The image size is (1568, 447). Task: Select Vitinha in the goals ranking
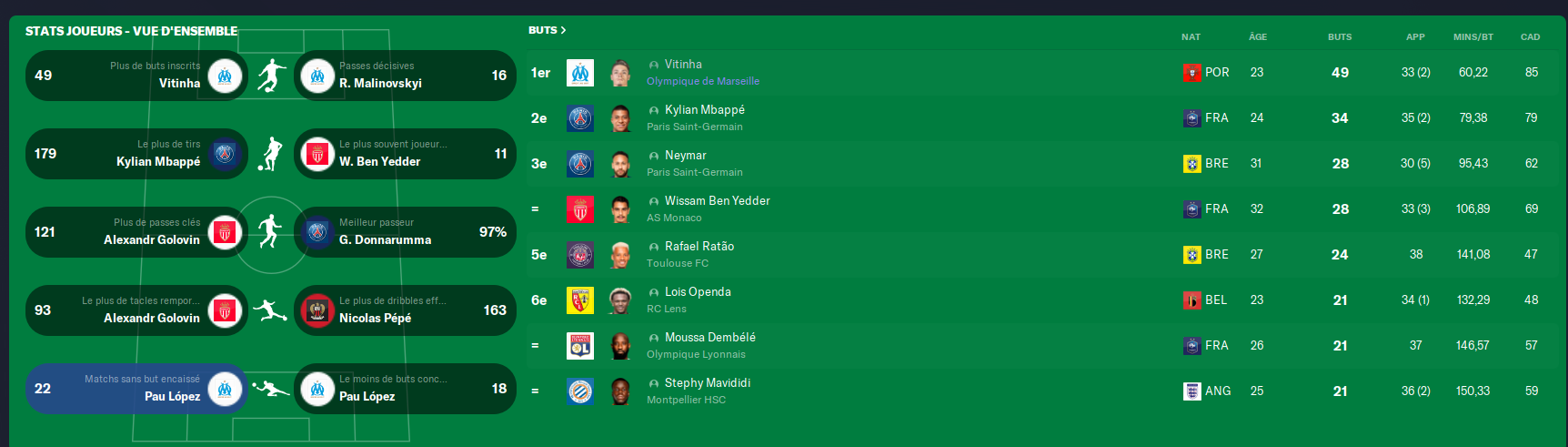click(x=683, y=65)
